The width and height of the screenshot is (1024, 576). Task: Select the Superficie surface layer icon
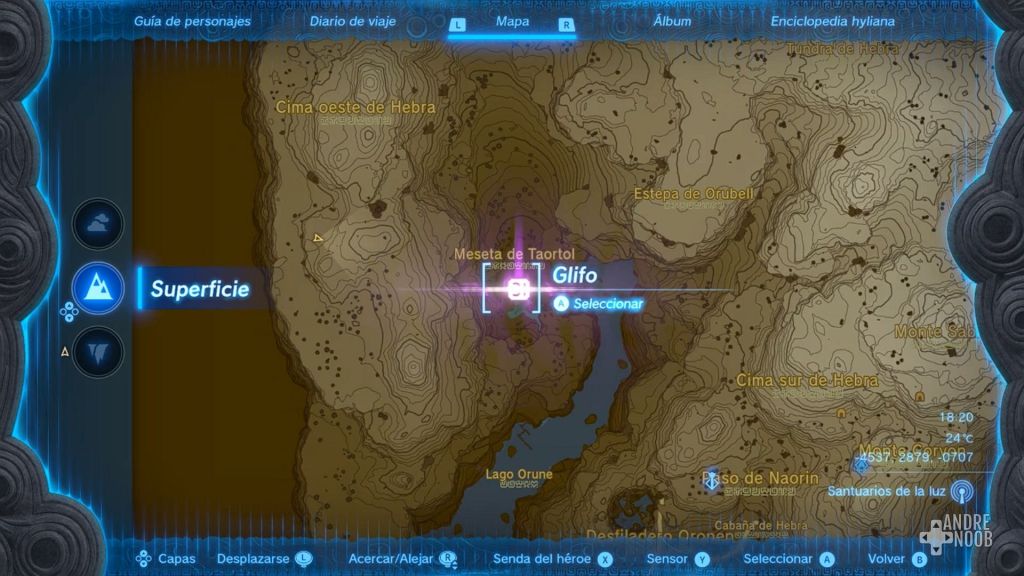coord(98,290)
